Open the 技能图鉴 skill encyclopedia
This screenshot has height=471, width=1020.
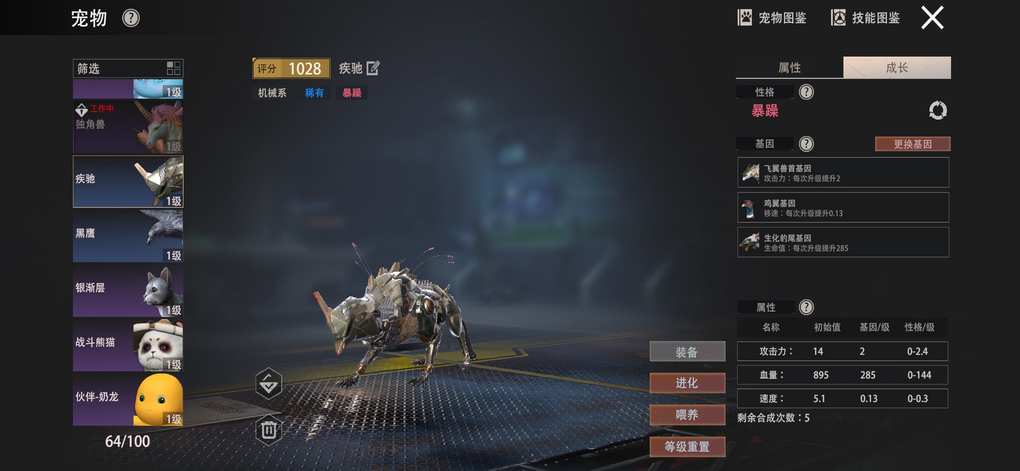click(866, 18)
